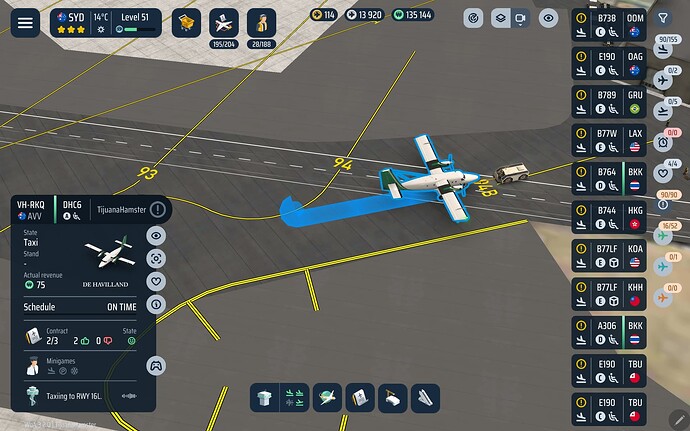Select the B789 flight to GRU

point(609,102)
